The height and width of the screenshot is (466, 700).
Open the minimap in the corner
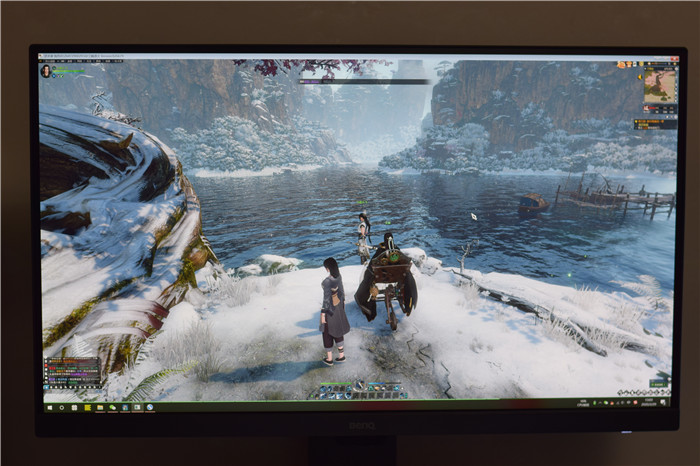(660, 86)
